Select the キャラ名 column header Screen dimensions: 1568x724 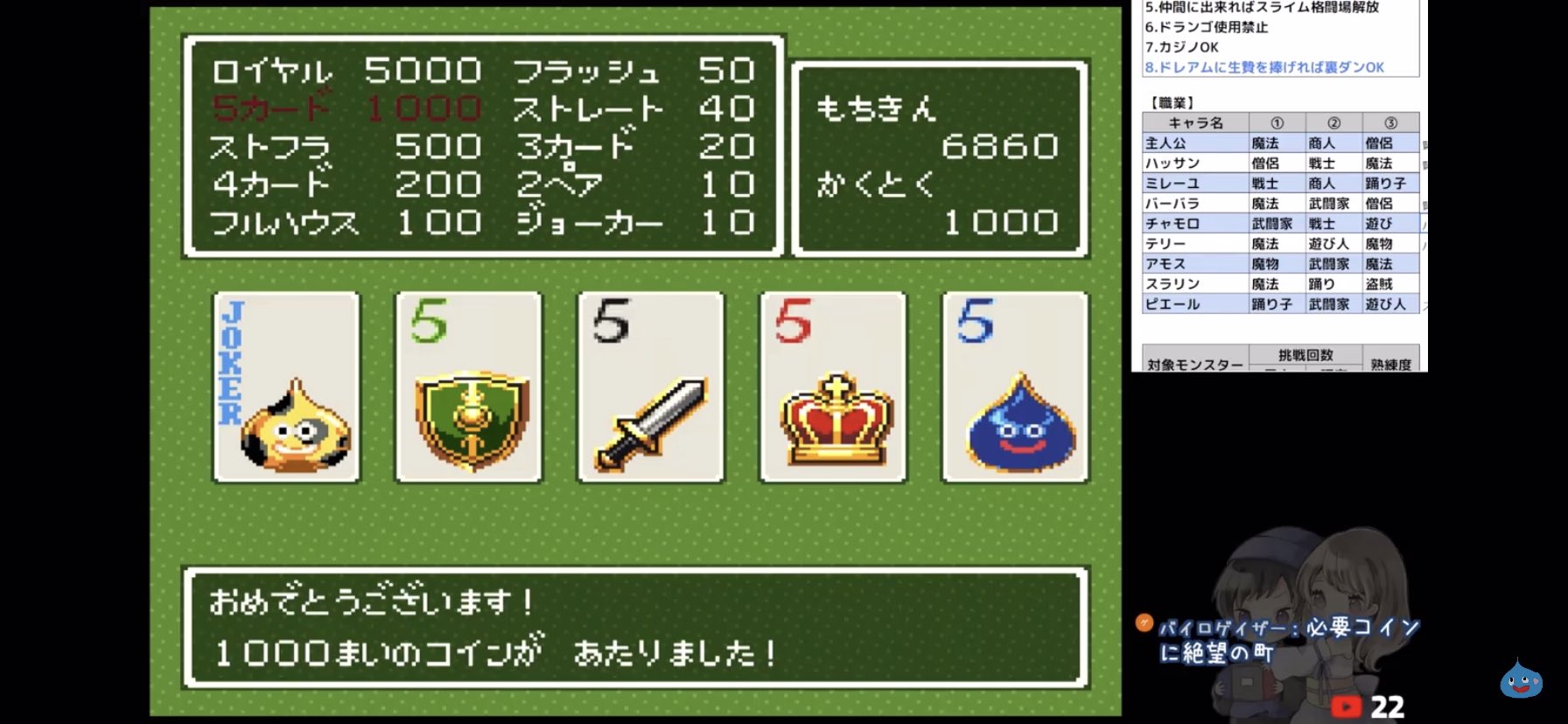point(1194,122)
